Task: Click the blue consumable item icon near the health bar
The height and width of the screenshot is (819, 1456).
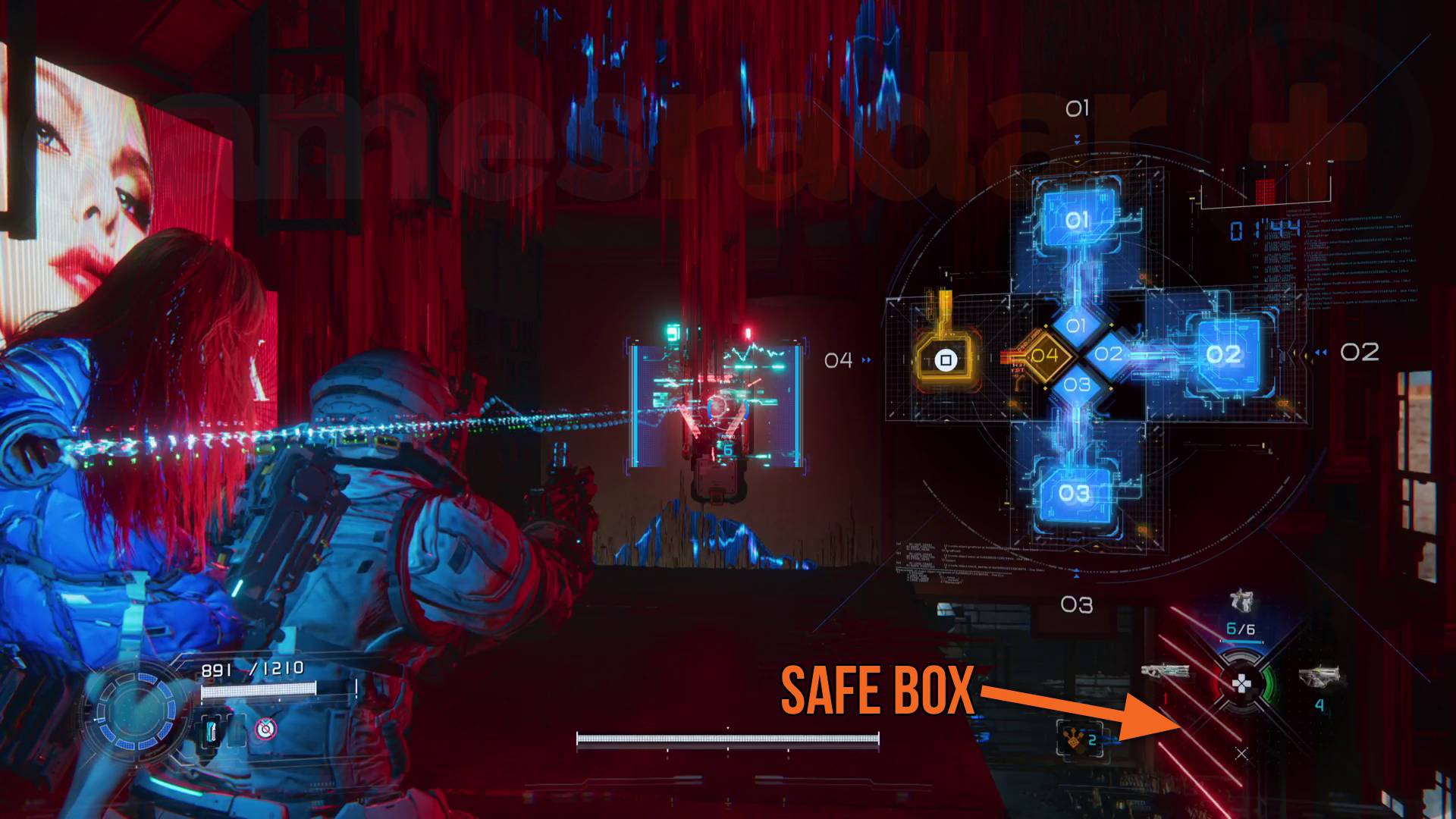Action: [212, 732]
